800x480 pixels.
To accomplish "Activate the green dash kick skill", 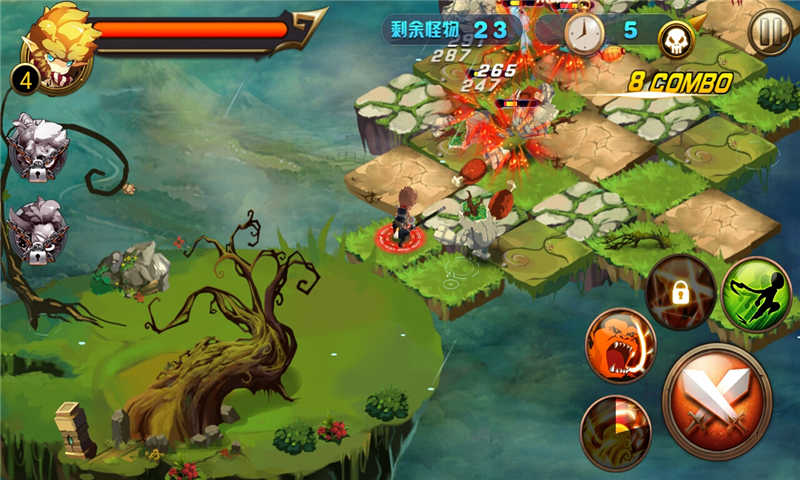I will (755, 293).
